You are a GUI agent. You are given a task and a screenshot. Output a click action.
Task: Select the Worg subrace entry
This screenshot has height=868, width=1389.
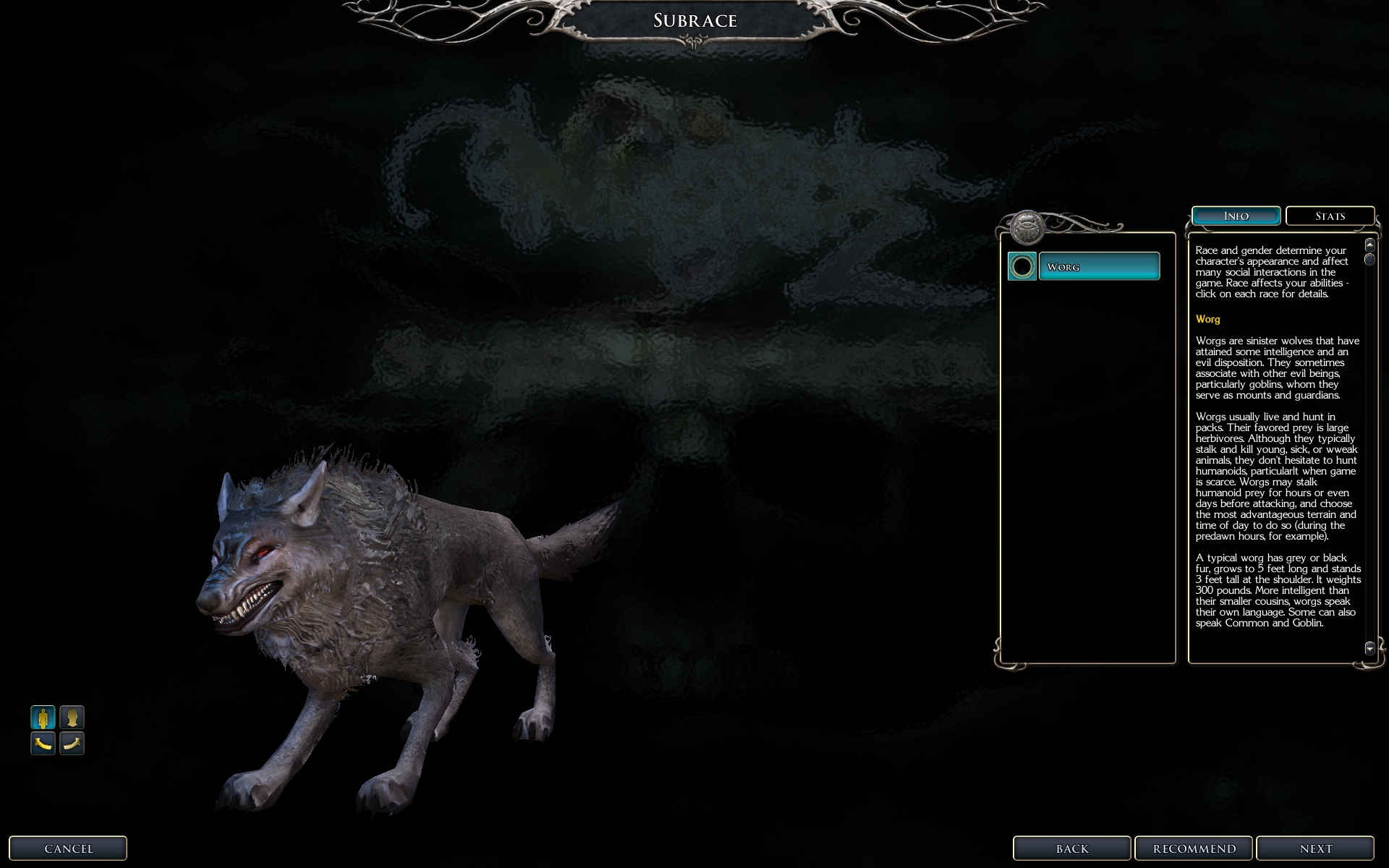(x=1098, y=266)
